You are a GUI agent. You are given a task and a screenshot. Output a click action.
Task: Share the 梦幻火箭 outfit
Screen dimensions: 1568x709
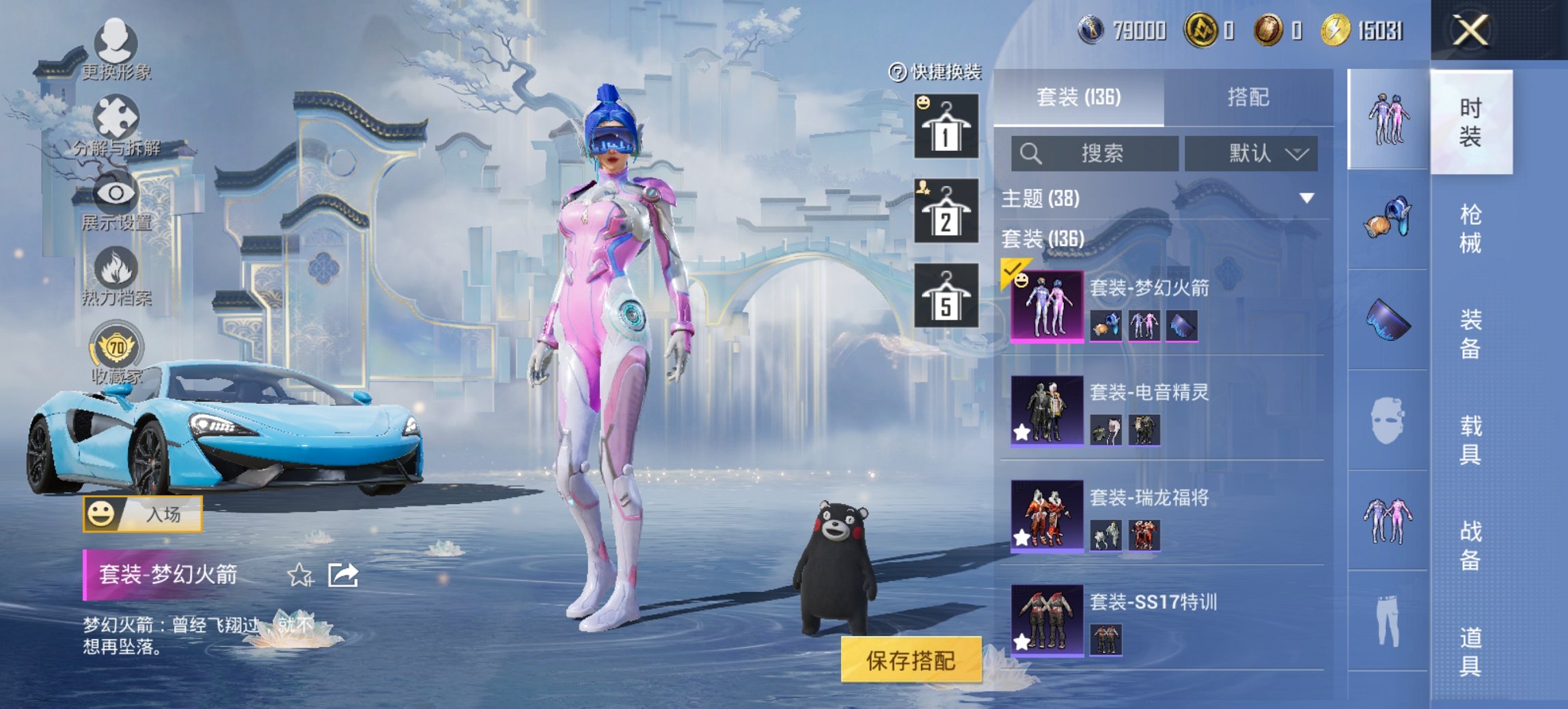pos(343,575)
